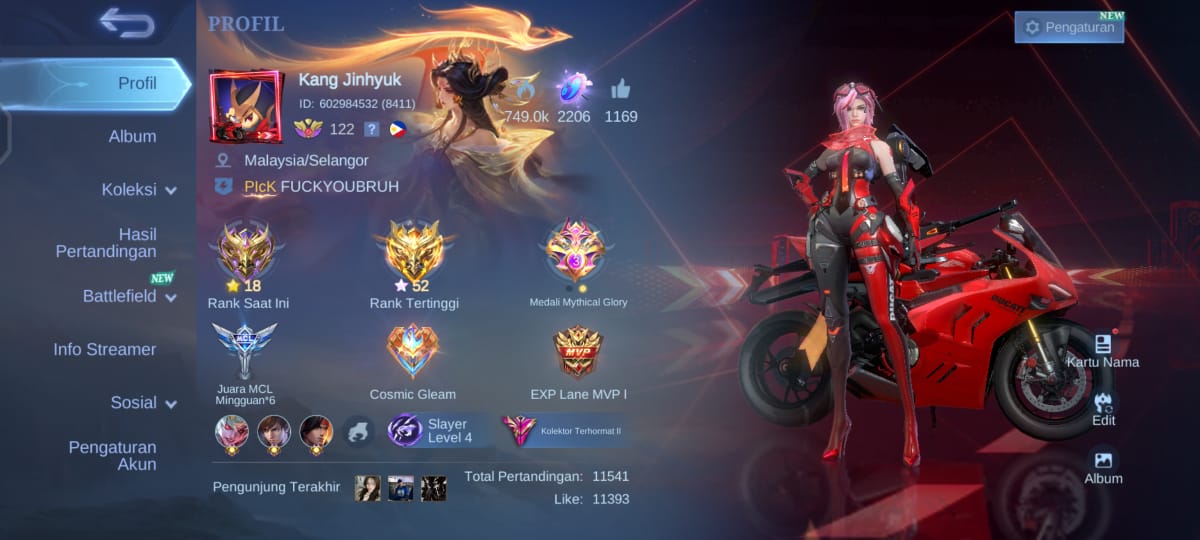Tap the thumbs-up like icon
The image size is (1200, 540).
pyautogui.click(x=620, y=89)
